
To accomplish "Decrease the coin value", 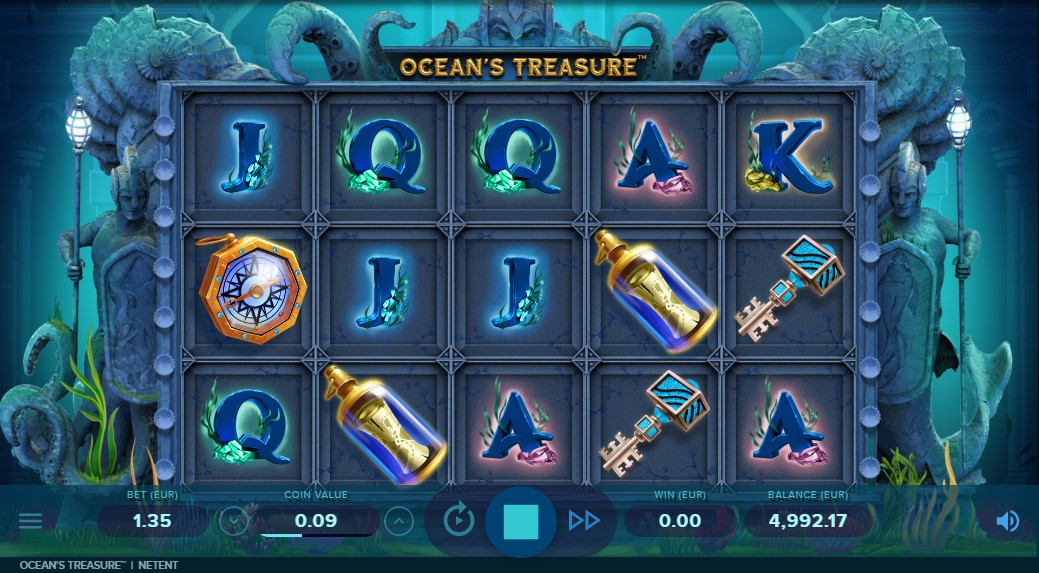I will pos(235,521).
